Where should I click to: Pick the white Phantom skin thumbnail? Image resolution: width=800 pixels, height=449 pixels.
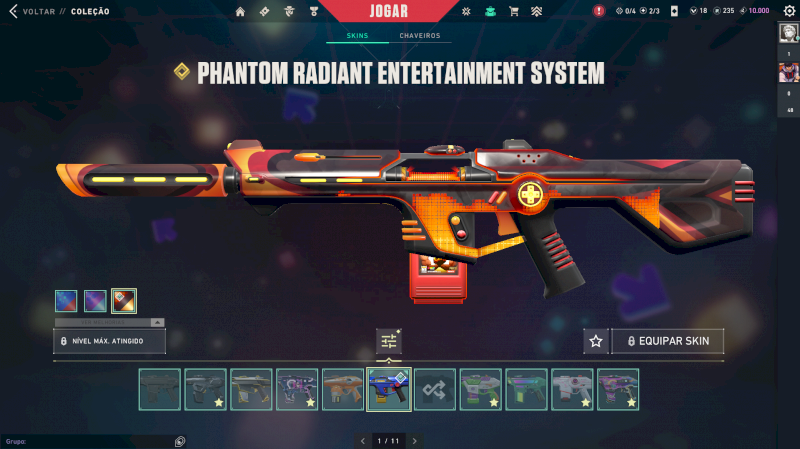572,389
